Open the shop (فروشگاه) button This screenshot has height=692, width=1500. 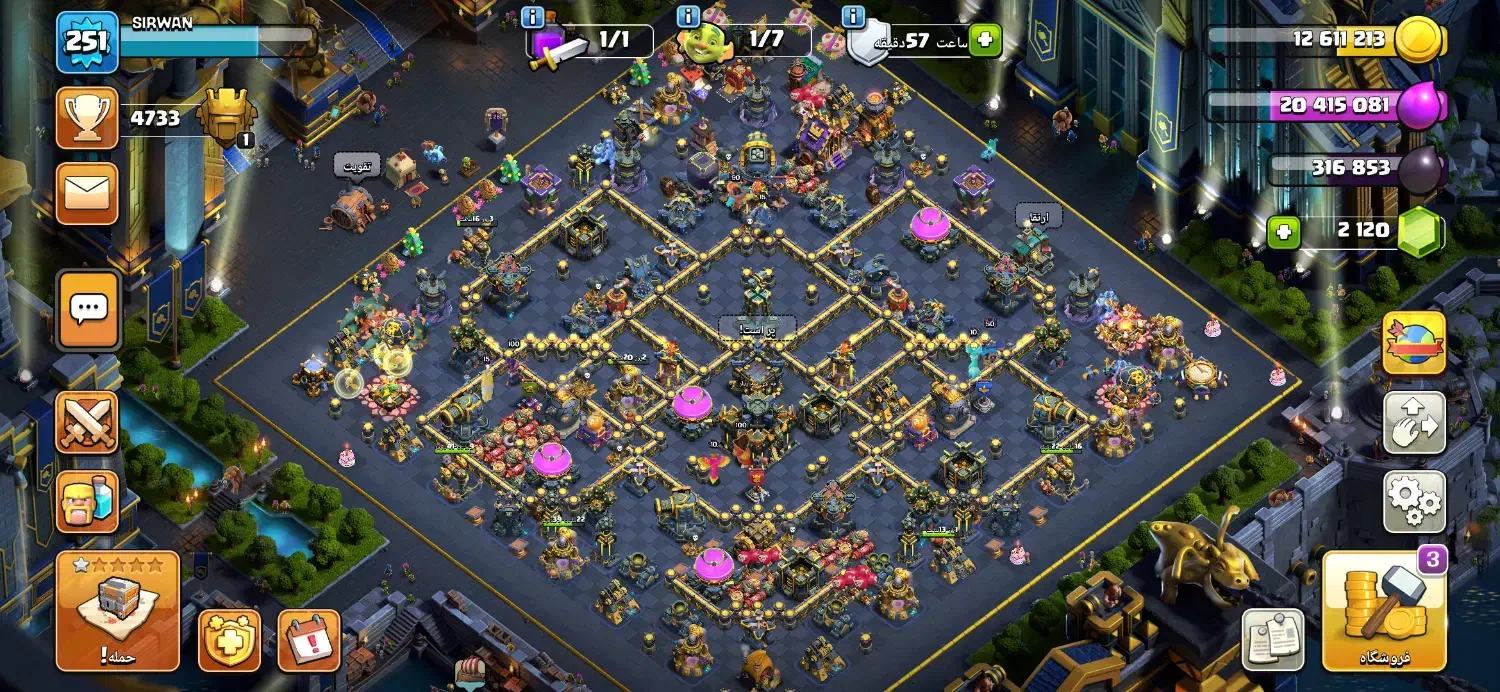pyautogui.click(x=1384, y=611)
